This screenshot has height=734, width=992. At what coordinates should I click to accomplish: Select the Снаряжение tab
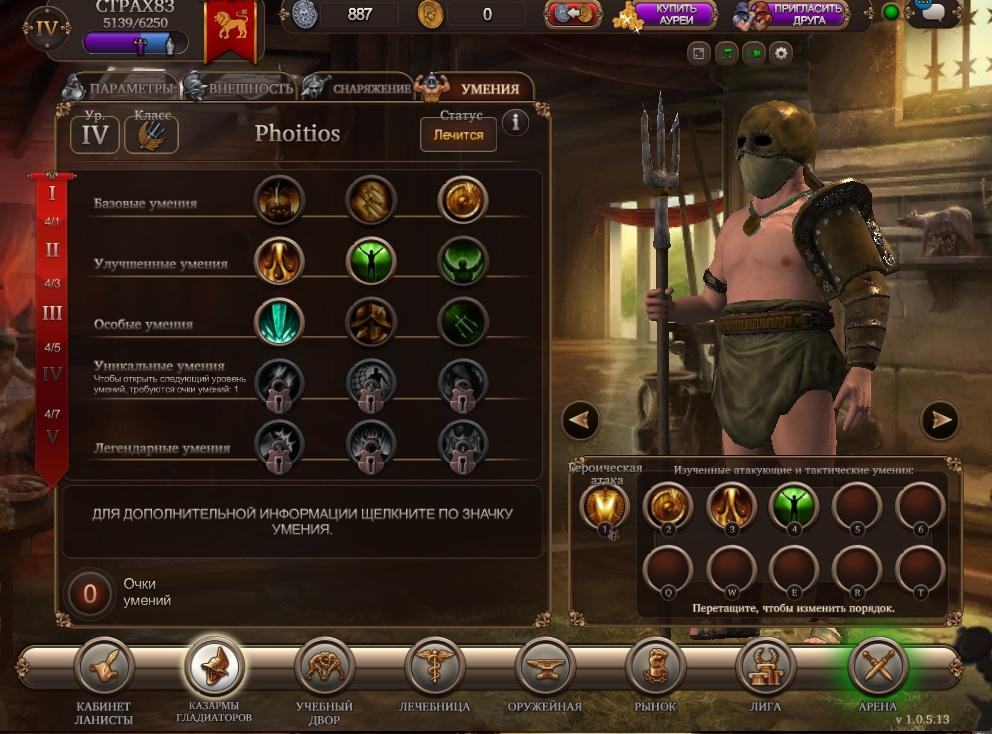point(360,88)
